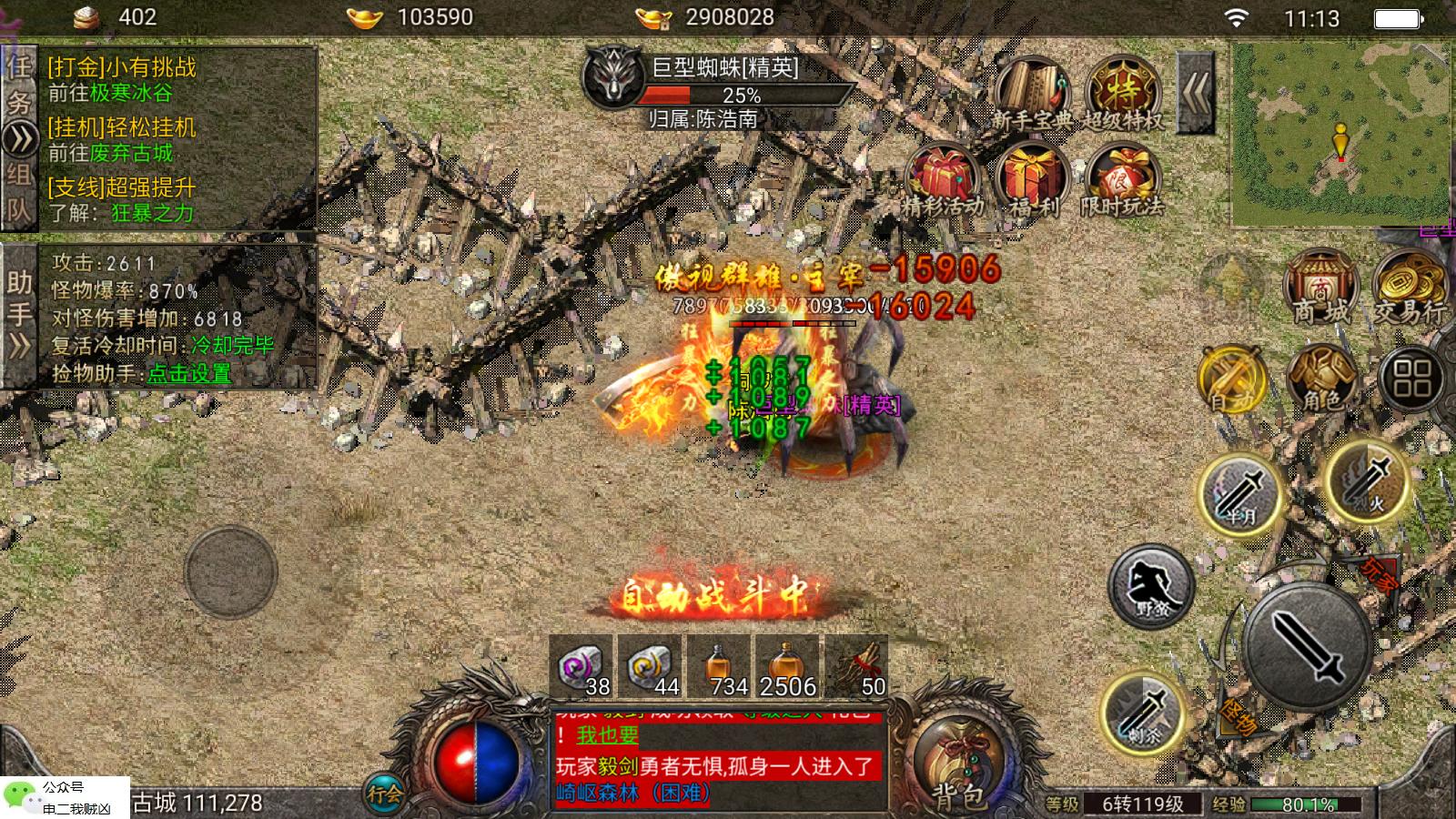Tap the large sword basic attack button
This screenshot has height=819, width=1456.
[1308, 646]
